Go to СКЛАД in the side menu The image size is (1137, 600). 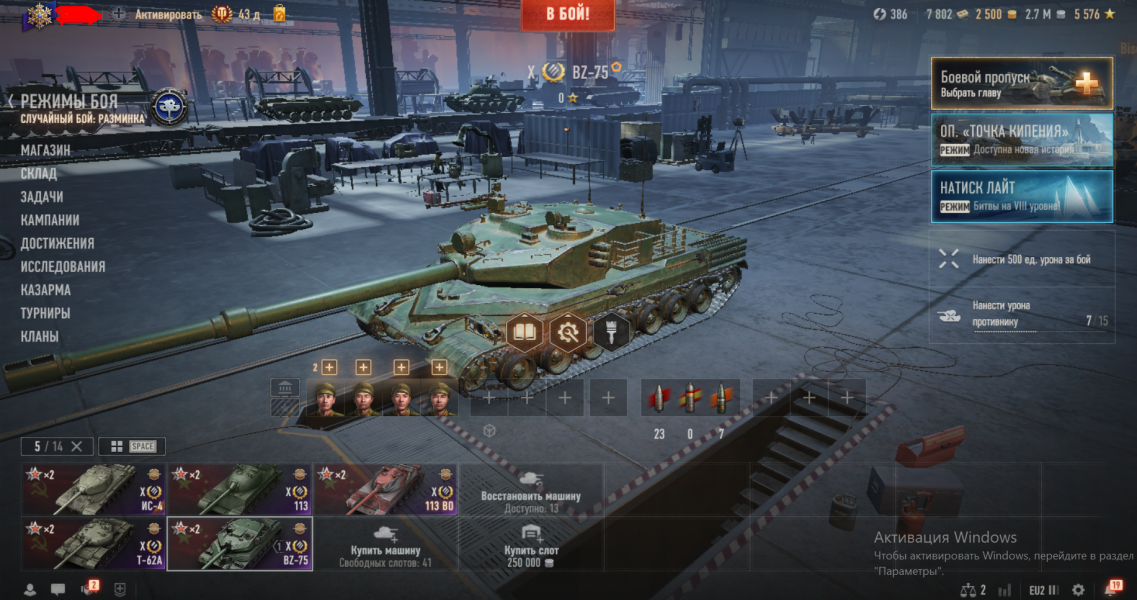39,173
